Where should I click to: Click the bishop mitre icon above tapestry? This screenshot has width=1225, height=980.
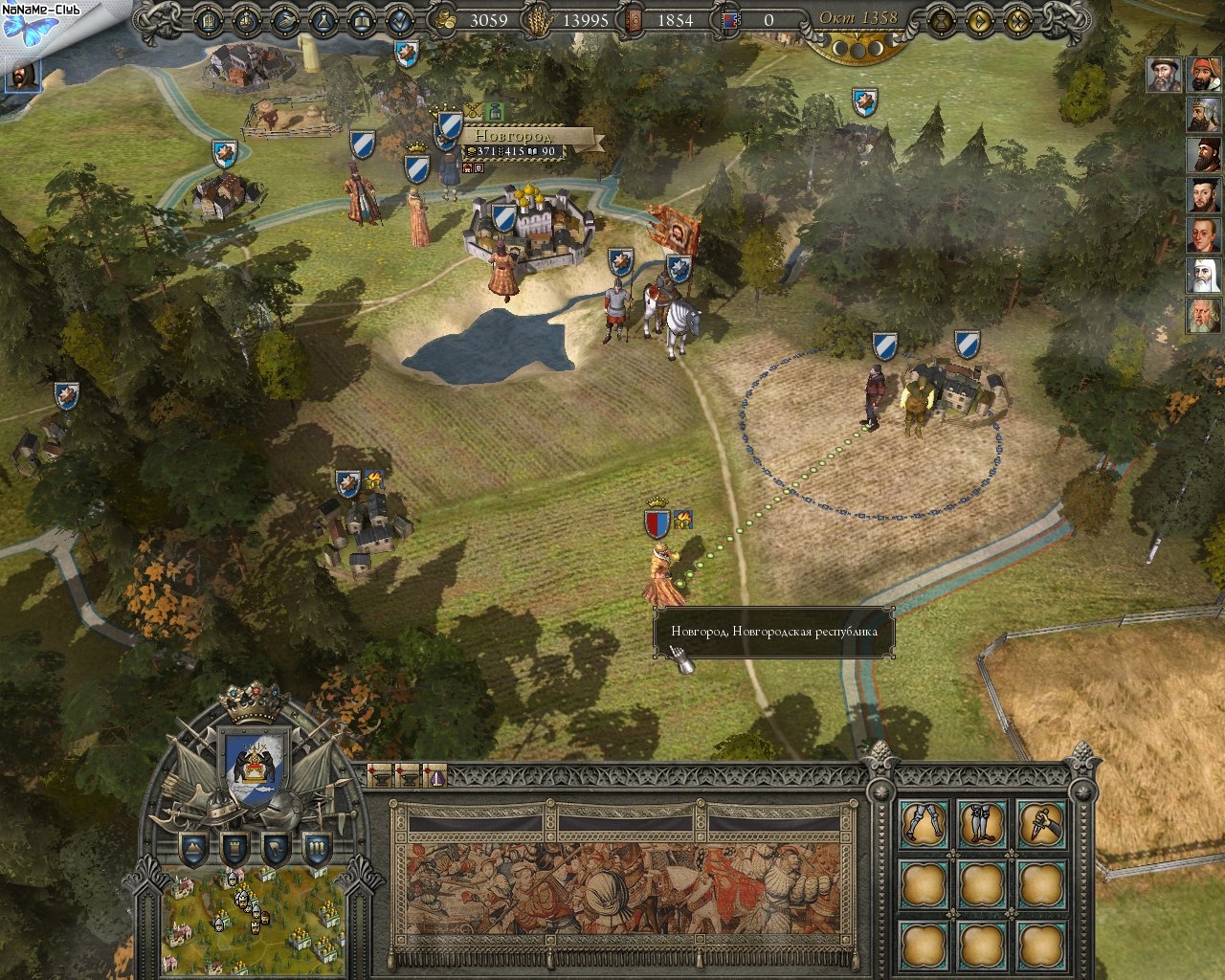[435, 775]
